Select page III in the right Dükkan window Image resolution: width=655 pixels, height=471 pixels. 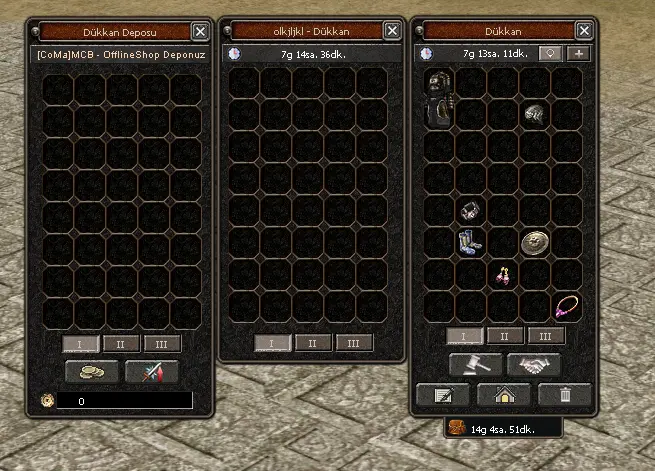tap(545, 336)
